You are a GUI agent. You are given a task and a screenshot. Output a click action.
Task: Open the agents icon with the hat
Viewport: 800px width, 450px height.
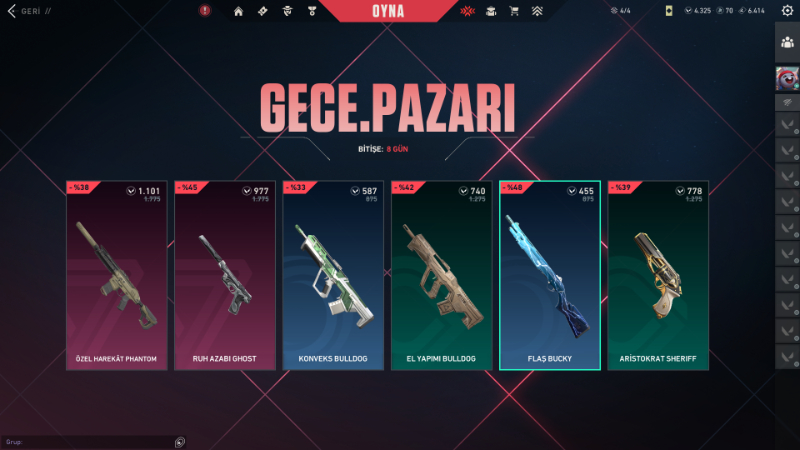pyautogui.click(x=287, y=12)
